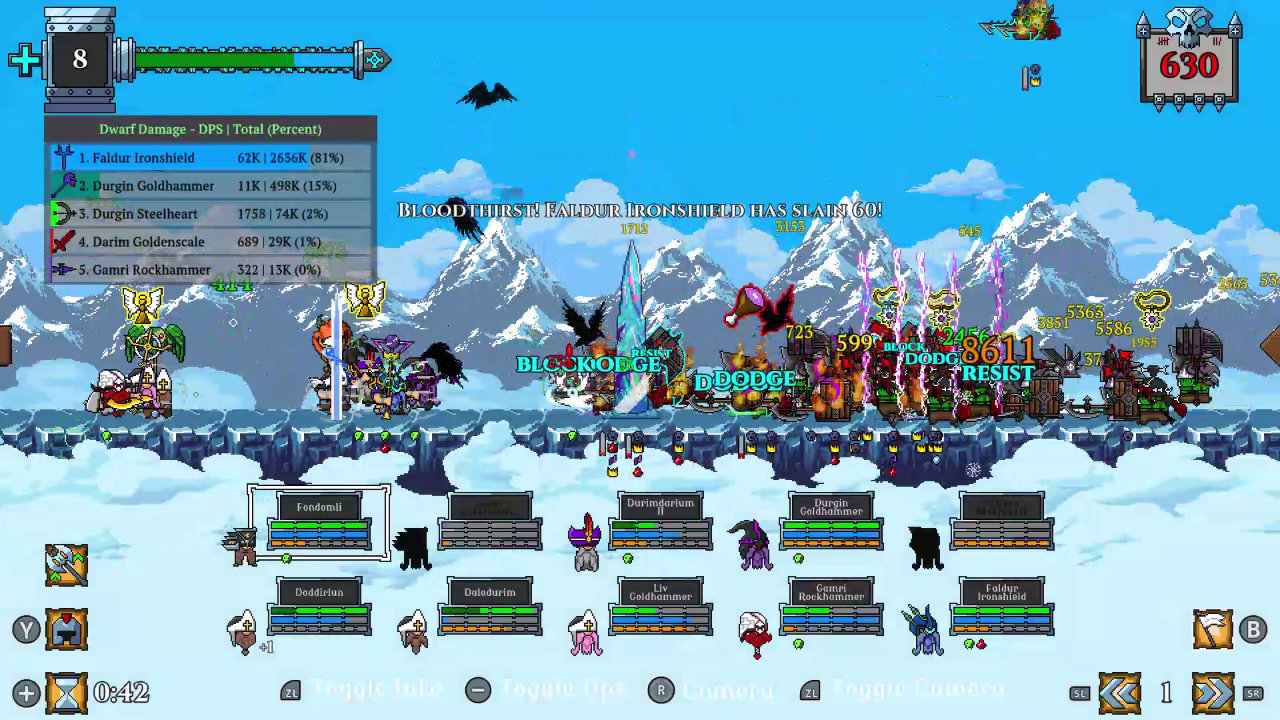Select Faldur Ironshield's class icon in the leaderboard
Screen dimensions: 1280x720
62,157
